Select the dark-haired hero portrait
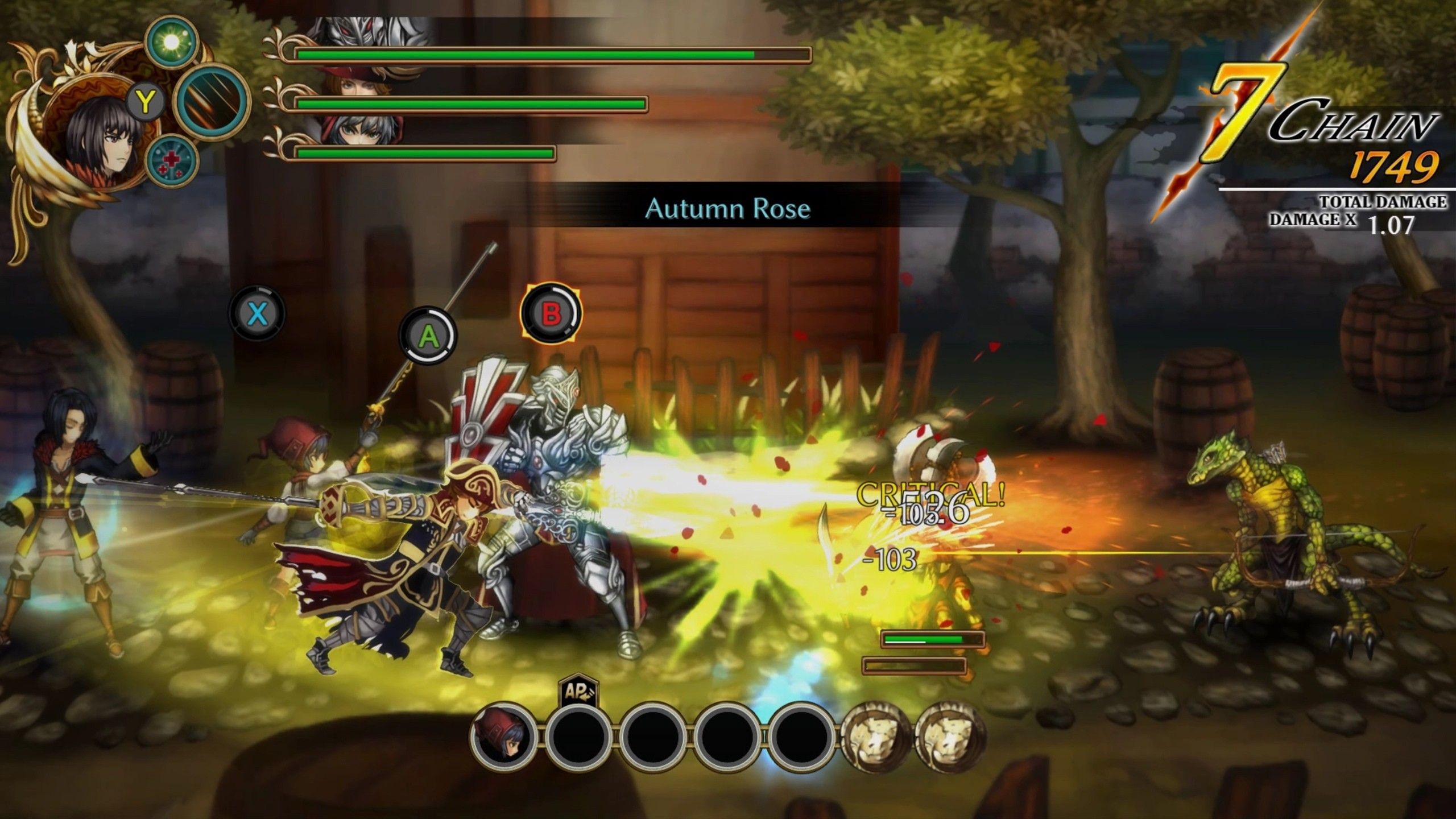 click(x=102, y=139)
